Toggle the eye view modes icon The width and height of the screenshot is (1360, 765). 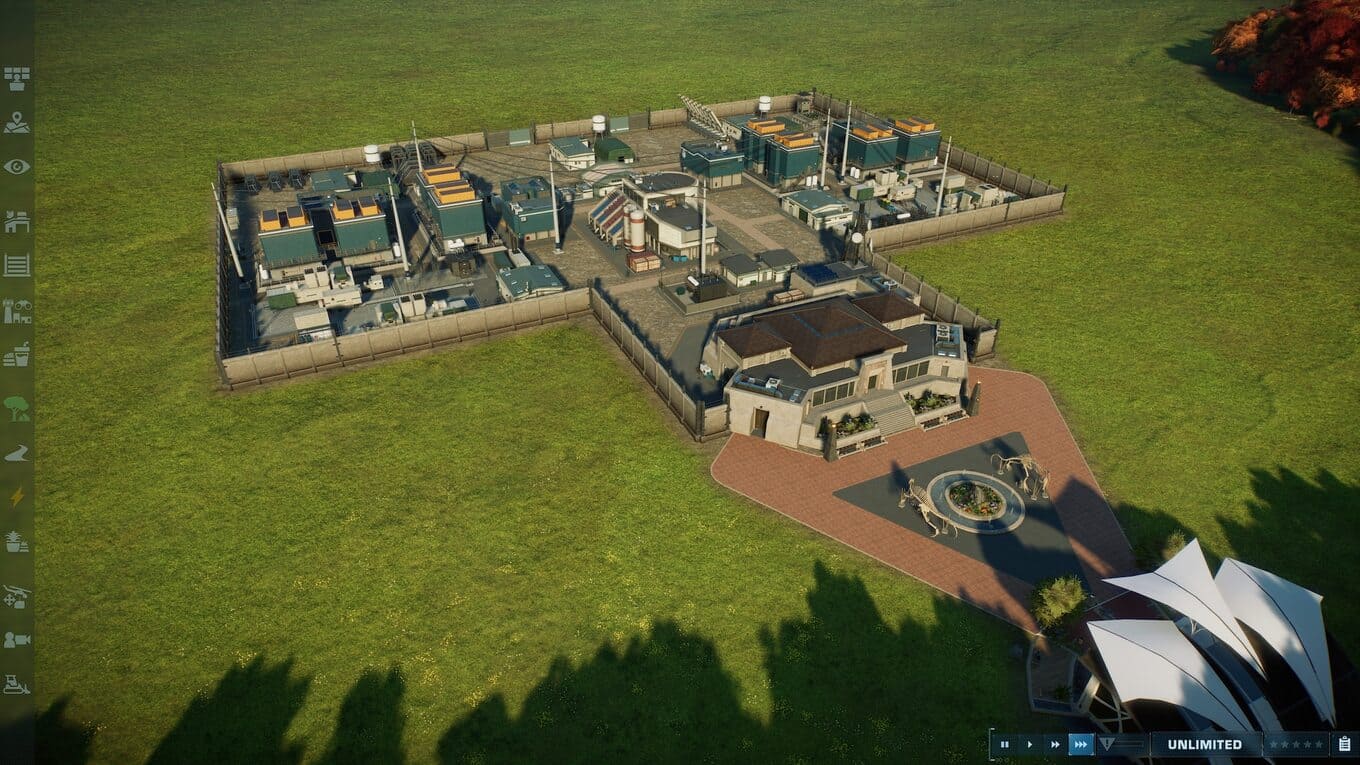[x=17, y=166]
